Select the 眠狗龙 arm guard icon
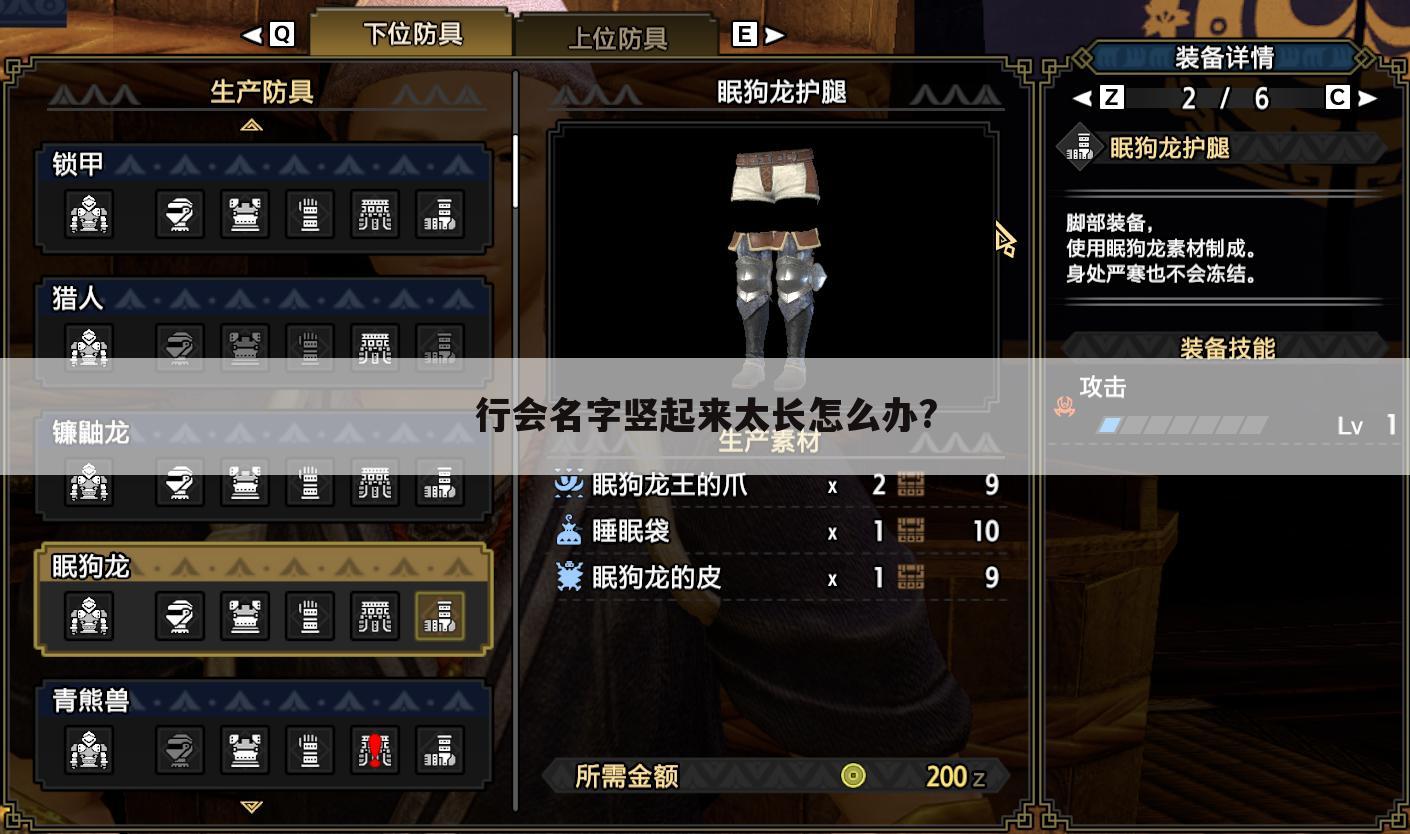The height and width of the screenshot is (834, 1410). click(310, 616)
